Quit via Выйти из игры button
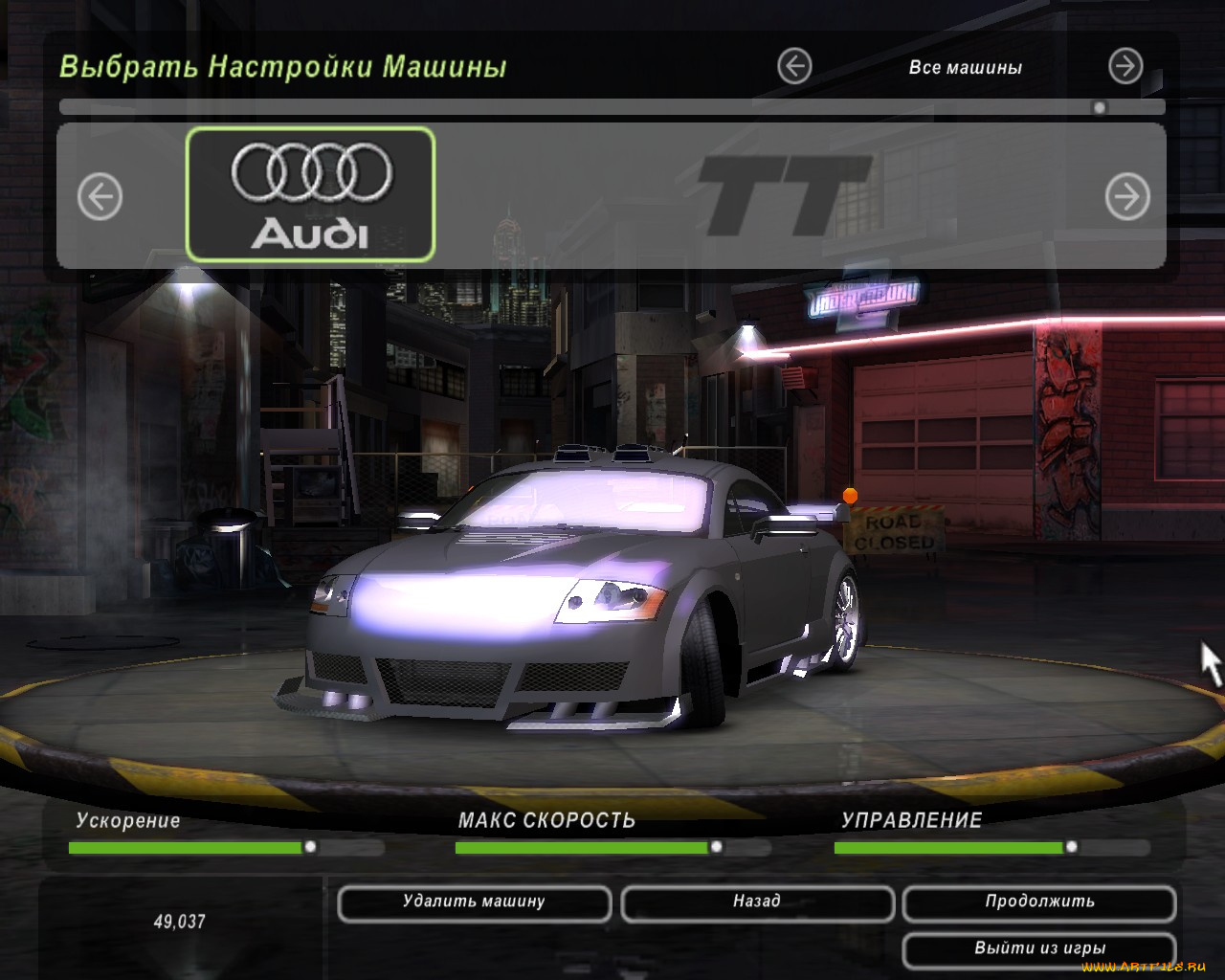The width and height of the screenshot is (1225, 980). [x=1039, y=949]
